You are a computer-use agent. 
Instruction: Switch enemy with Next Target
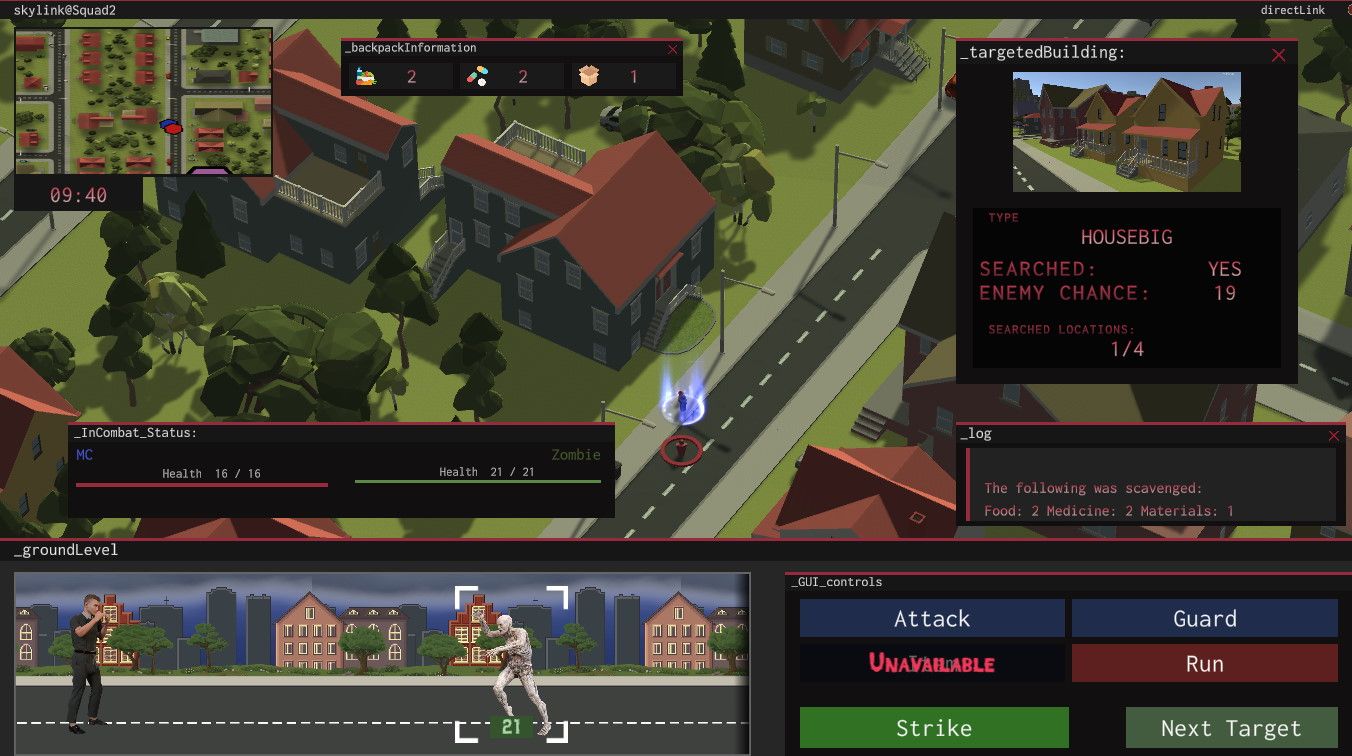(1231, 728)
